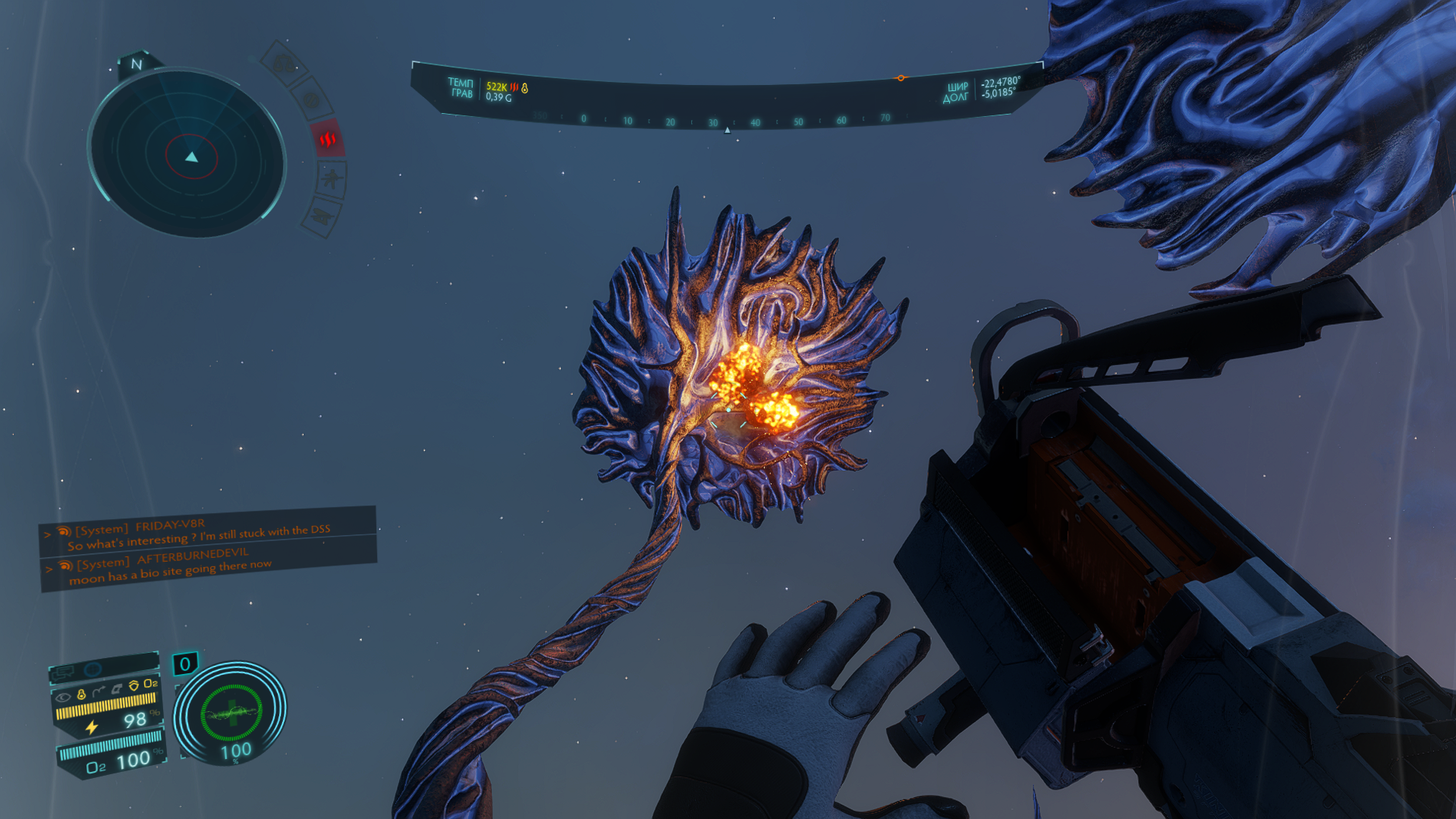Select the yellow shield status icon

click(x=134, y=685)
